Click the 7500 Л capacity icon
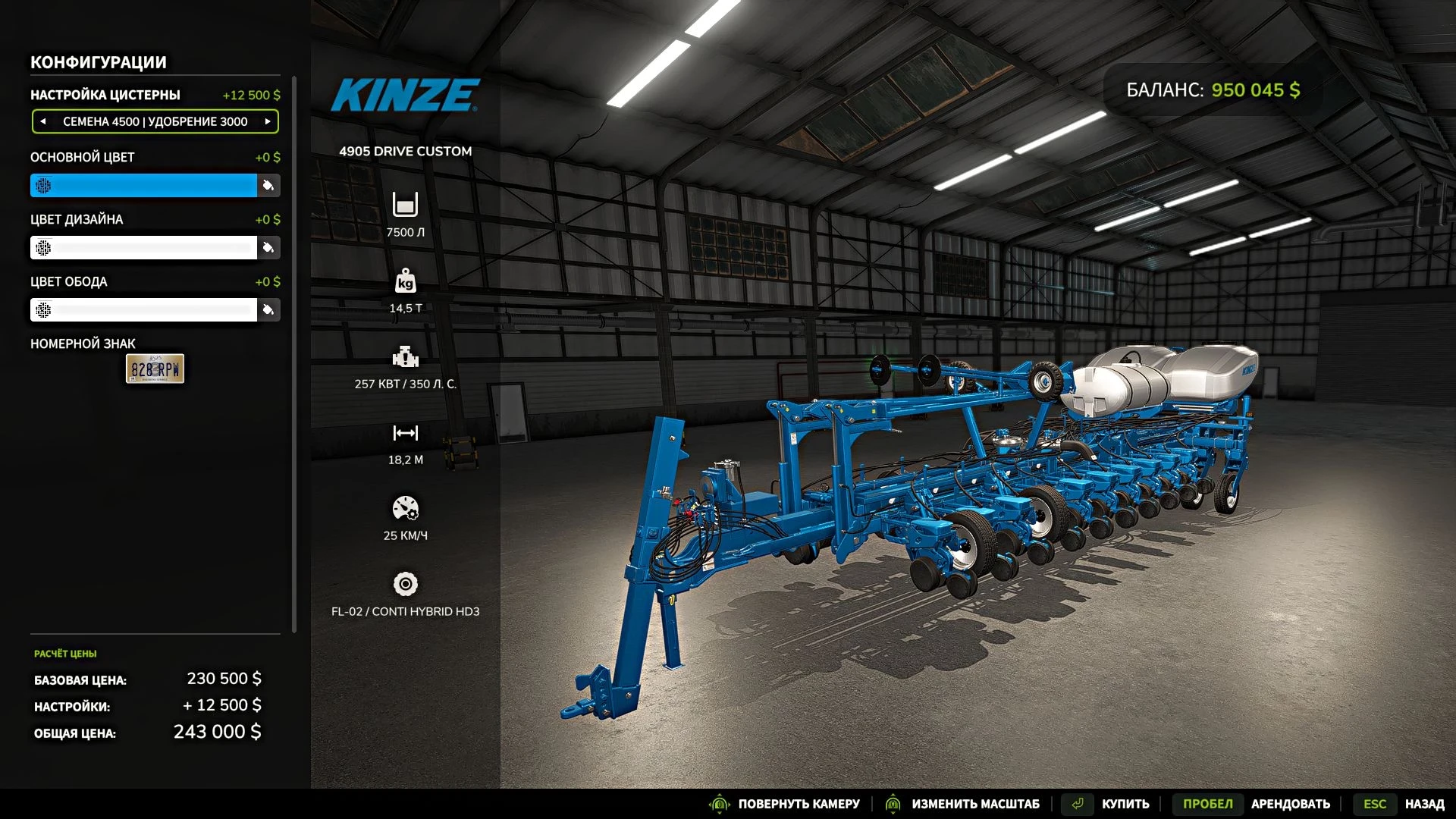1456x819 pixels. click(406, 205)
